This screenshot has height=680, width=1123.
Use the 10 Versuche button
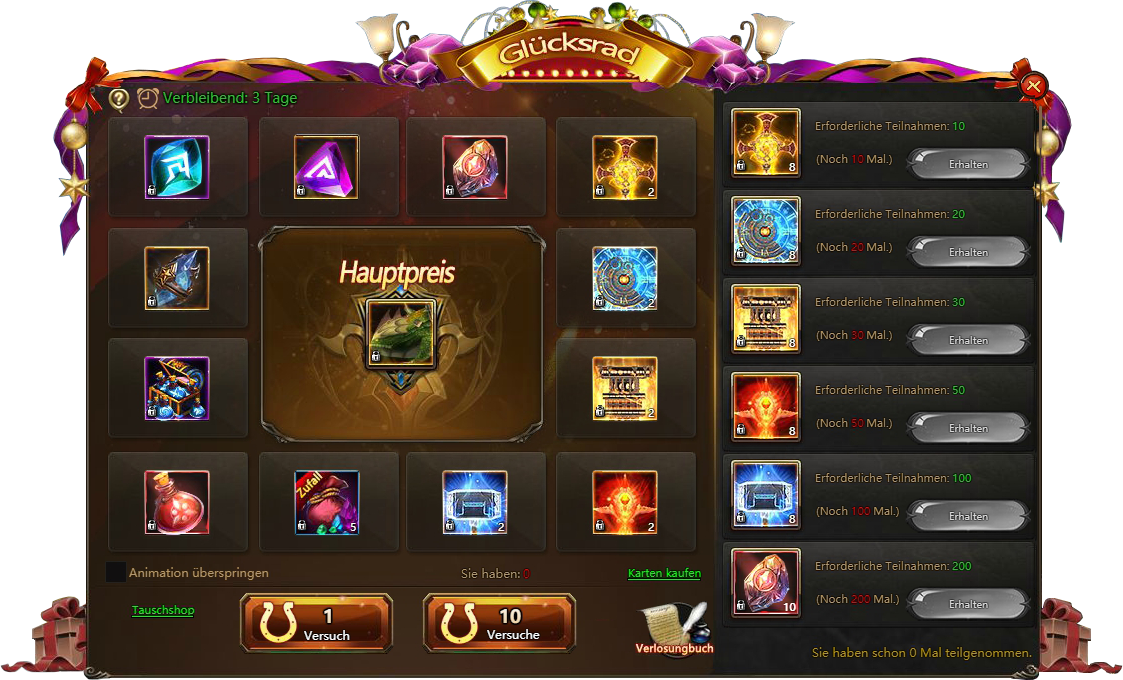(499, 622)
